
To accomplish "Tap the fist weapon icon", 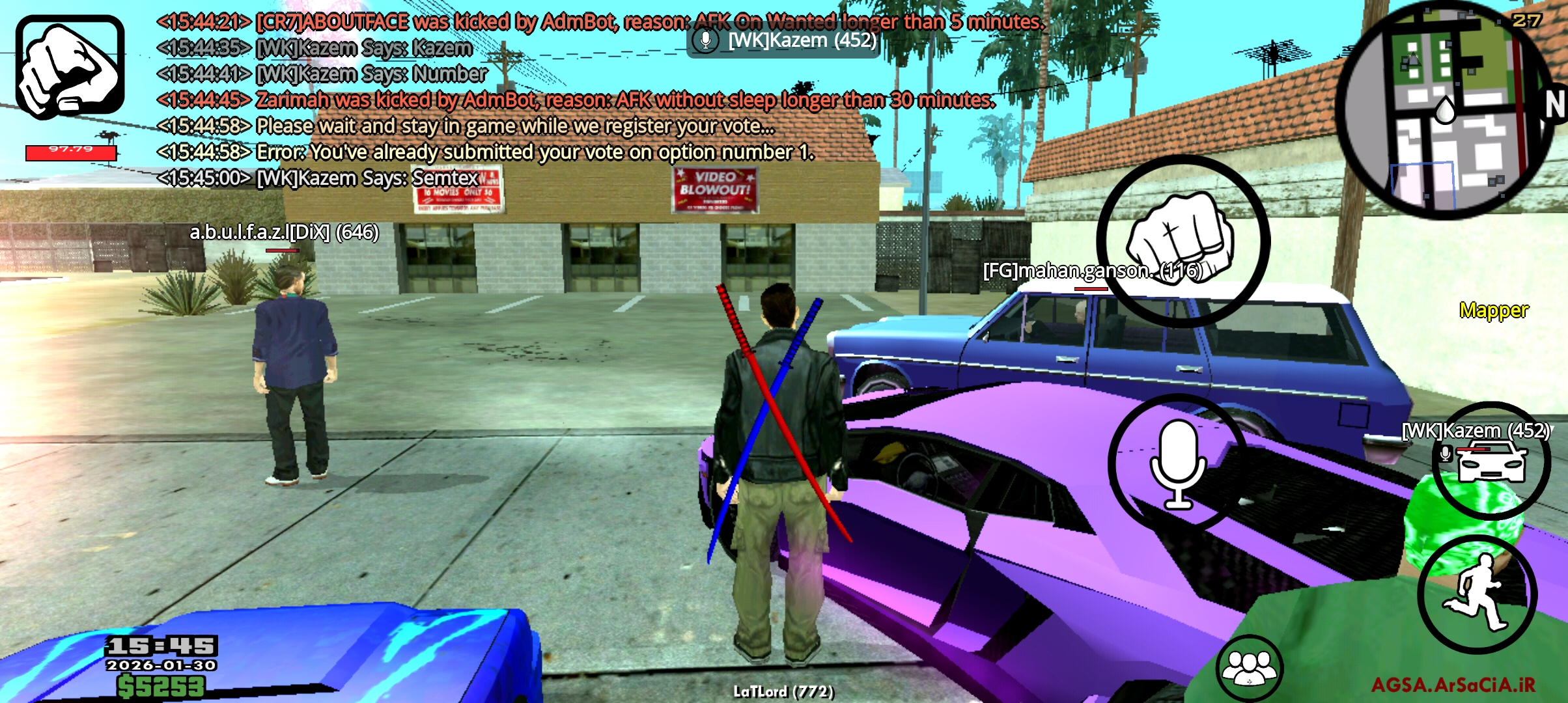I will point(70,66).
